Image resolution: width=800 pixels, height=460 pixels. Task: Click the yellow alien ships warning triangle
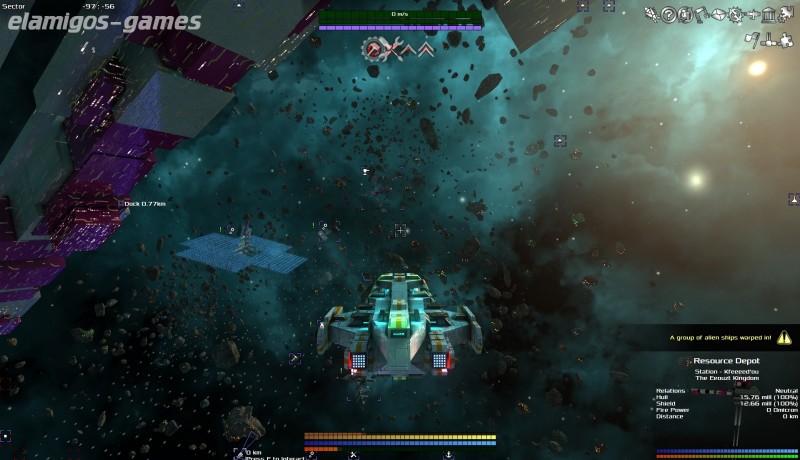784,337
